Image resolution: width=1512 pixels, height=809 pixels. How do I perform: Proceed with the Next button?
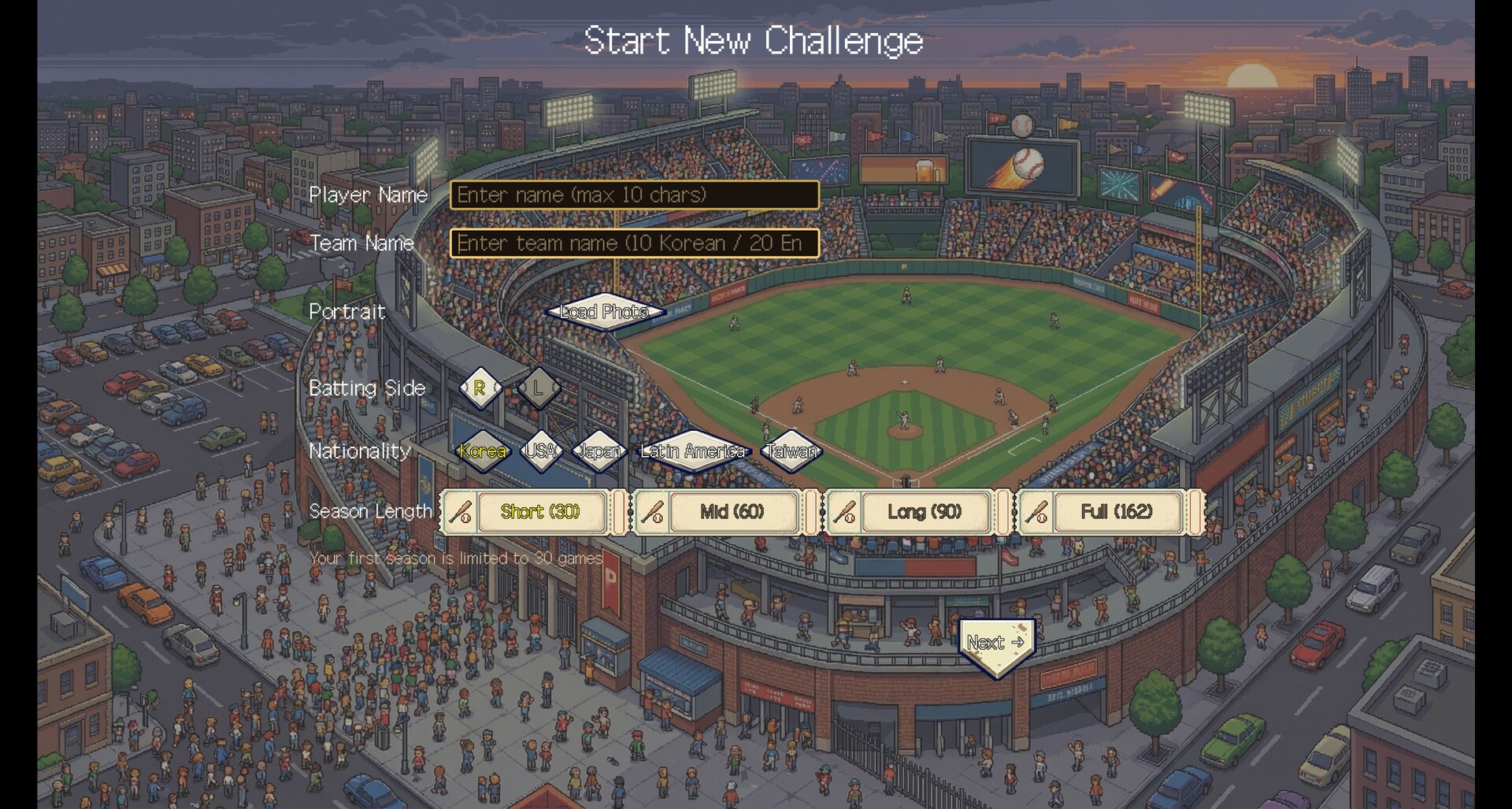tap(996, 644)
